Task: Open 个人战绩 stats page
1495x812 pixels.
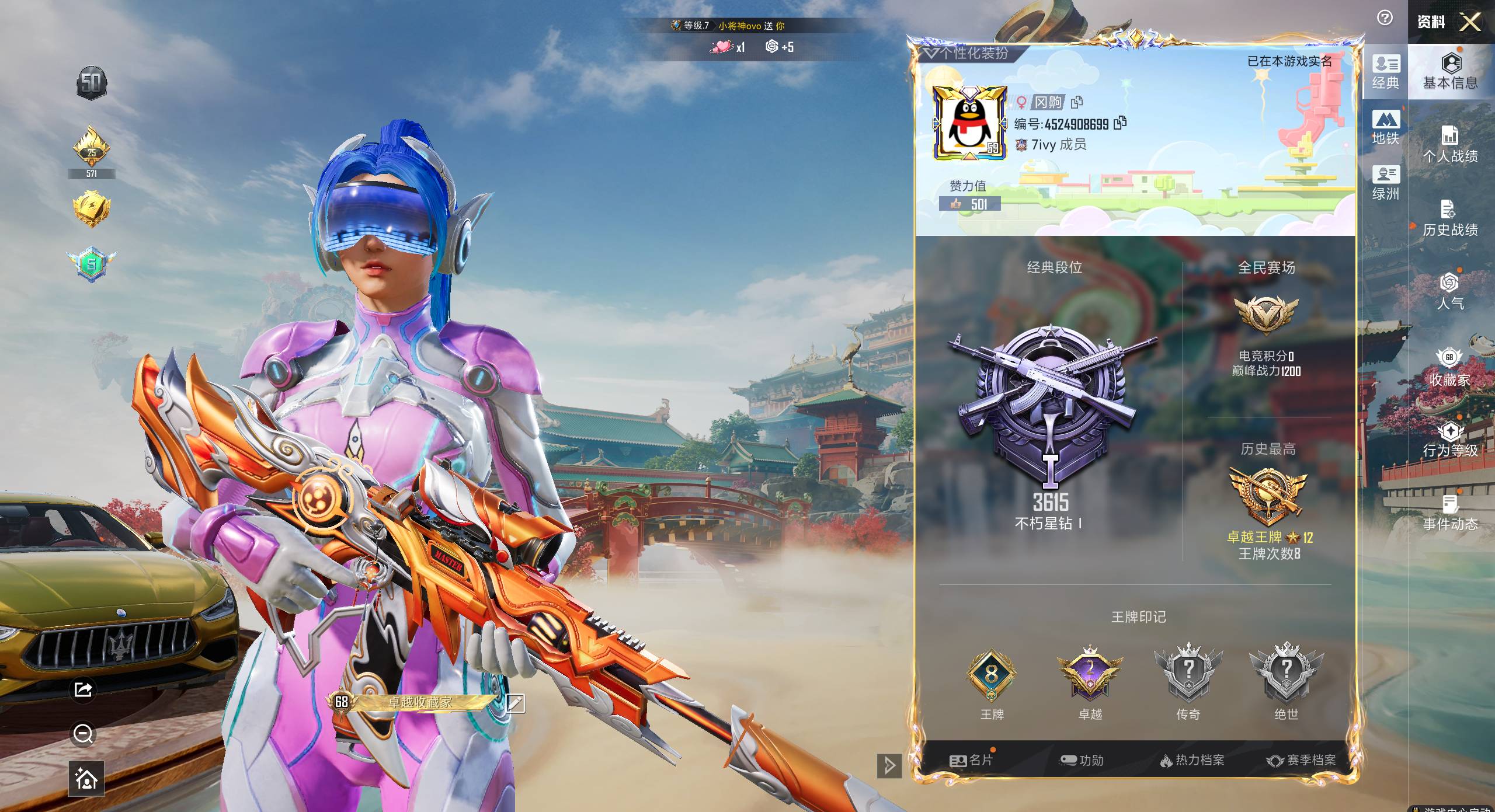Action: [x=1450, y=145]
